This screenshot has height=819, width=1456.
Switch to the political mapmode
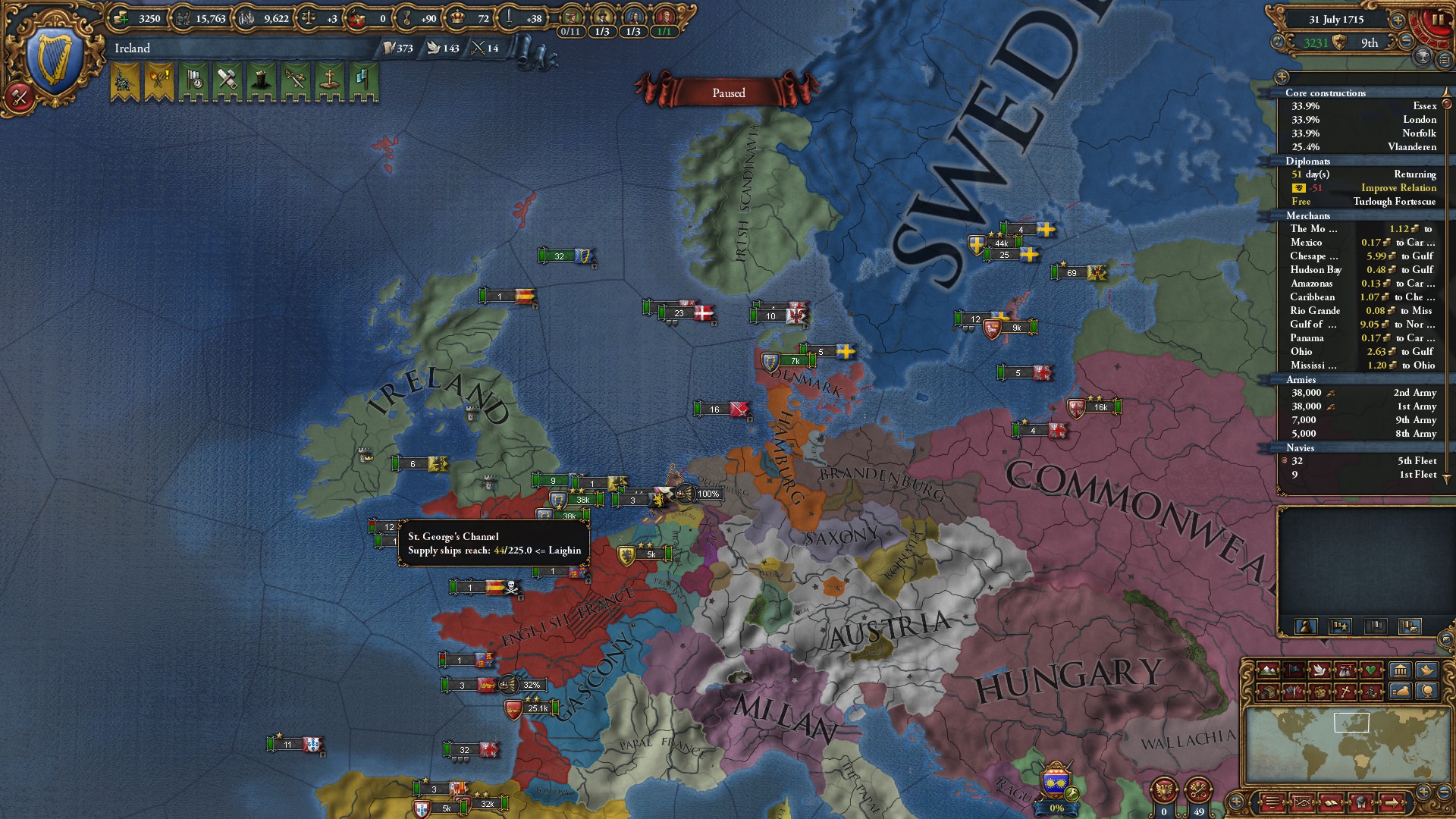1294,670
